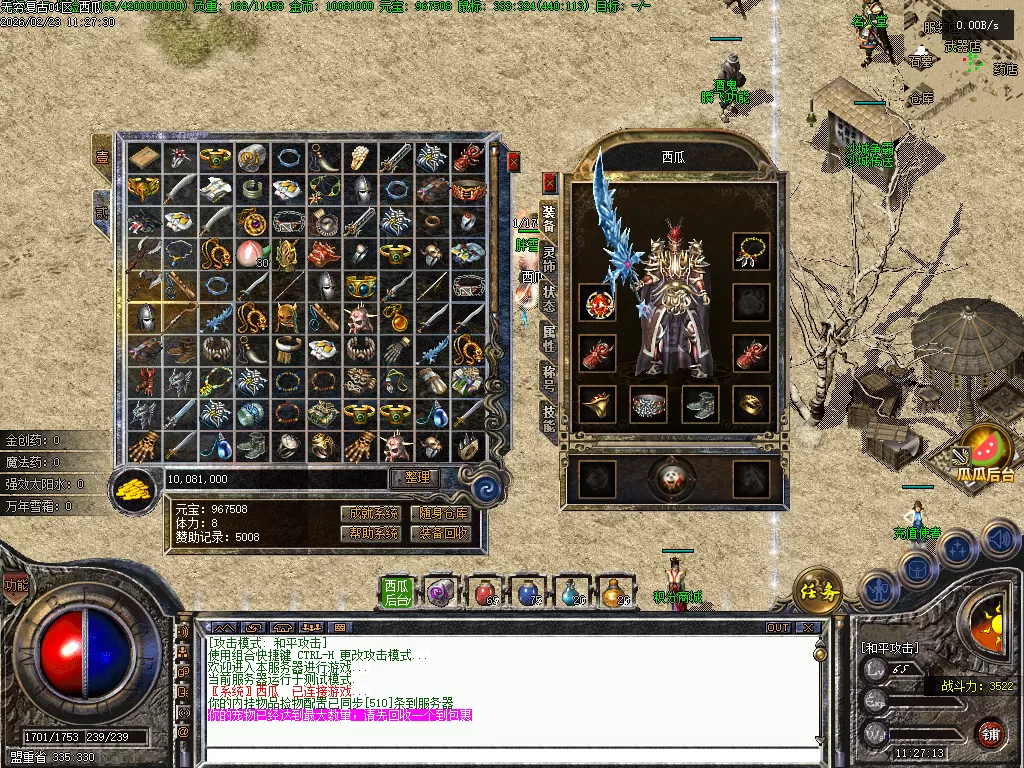The height and width of the screenshot is (768, 1024).
Task: Click the 装备回收 equipment recycle button
Action: [x=439, y=534]
